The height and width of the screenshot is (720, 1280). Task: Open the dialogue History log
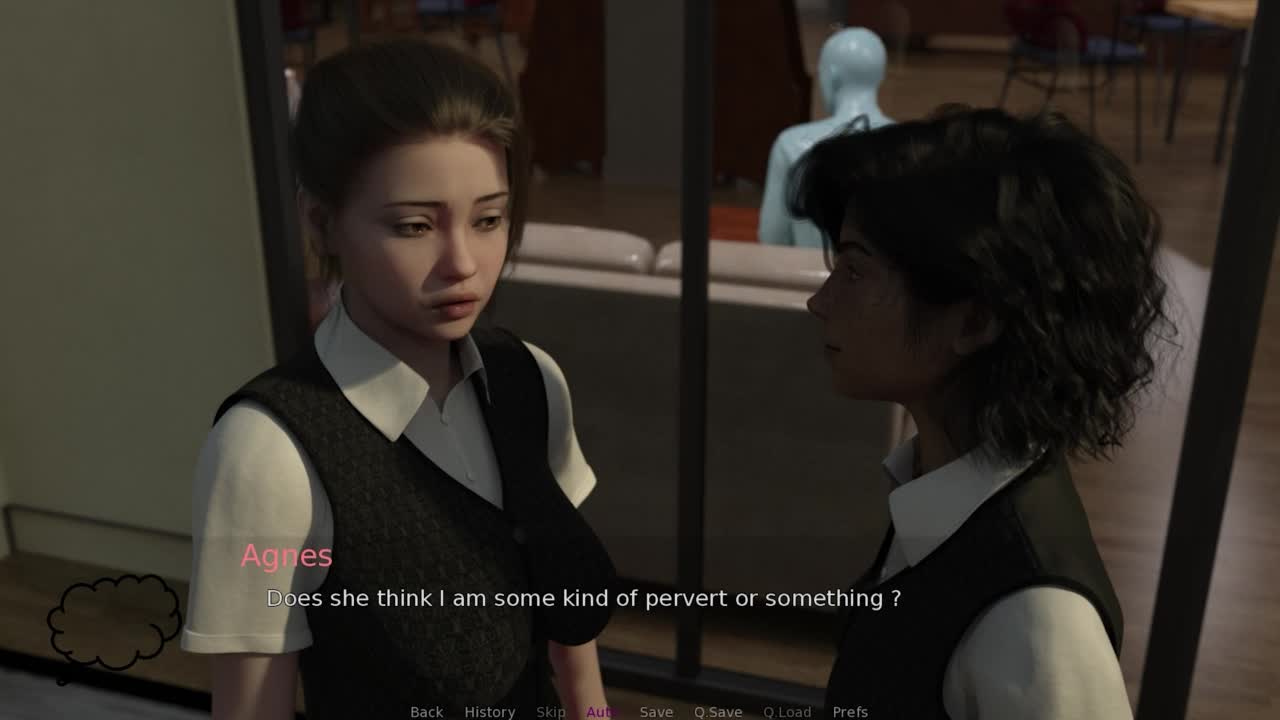tap(489, 711)
